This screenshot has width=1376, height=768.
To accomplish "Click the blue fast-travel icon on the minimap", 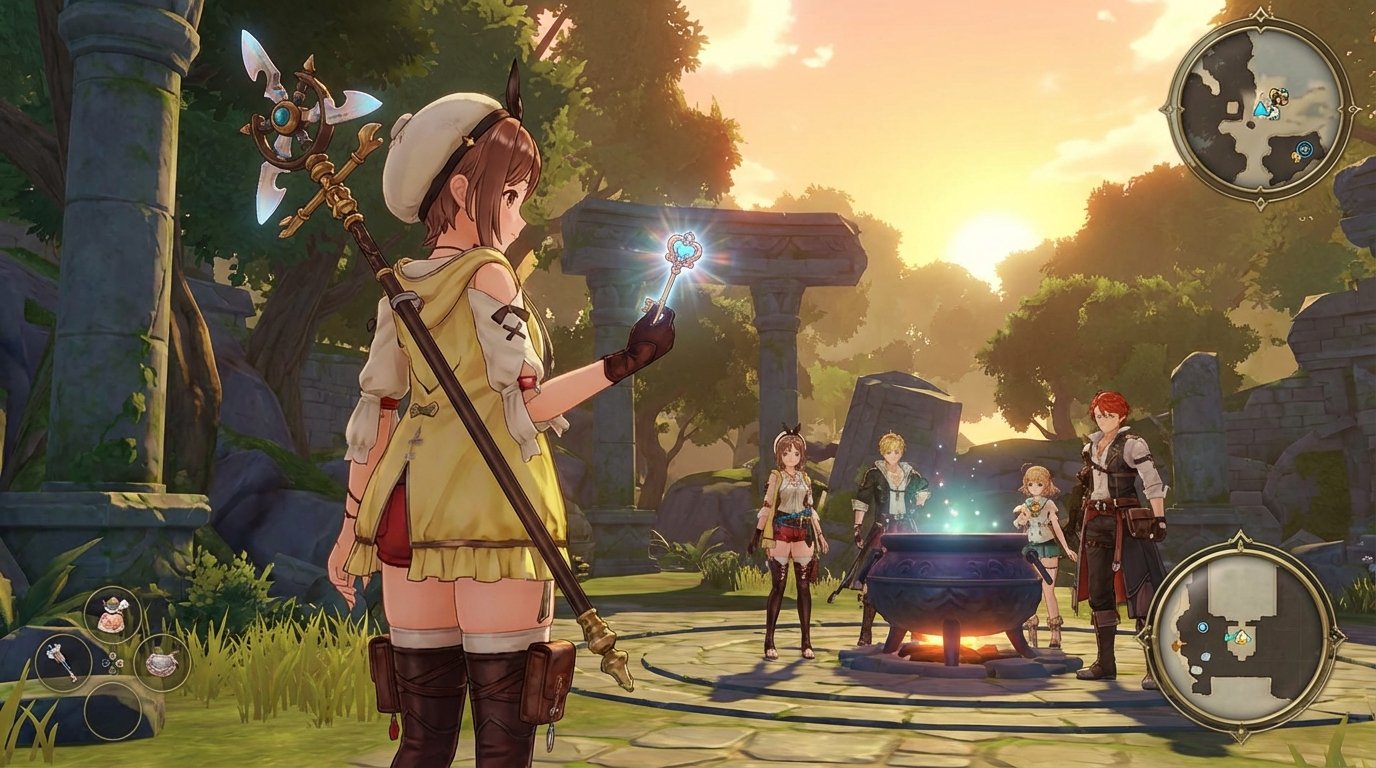I will pos(1305,147).
